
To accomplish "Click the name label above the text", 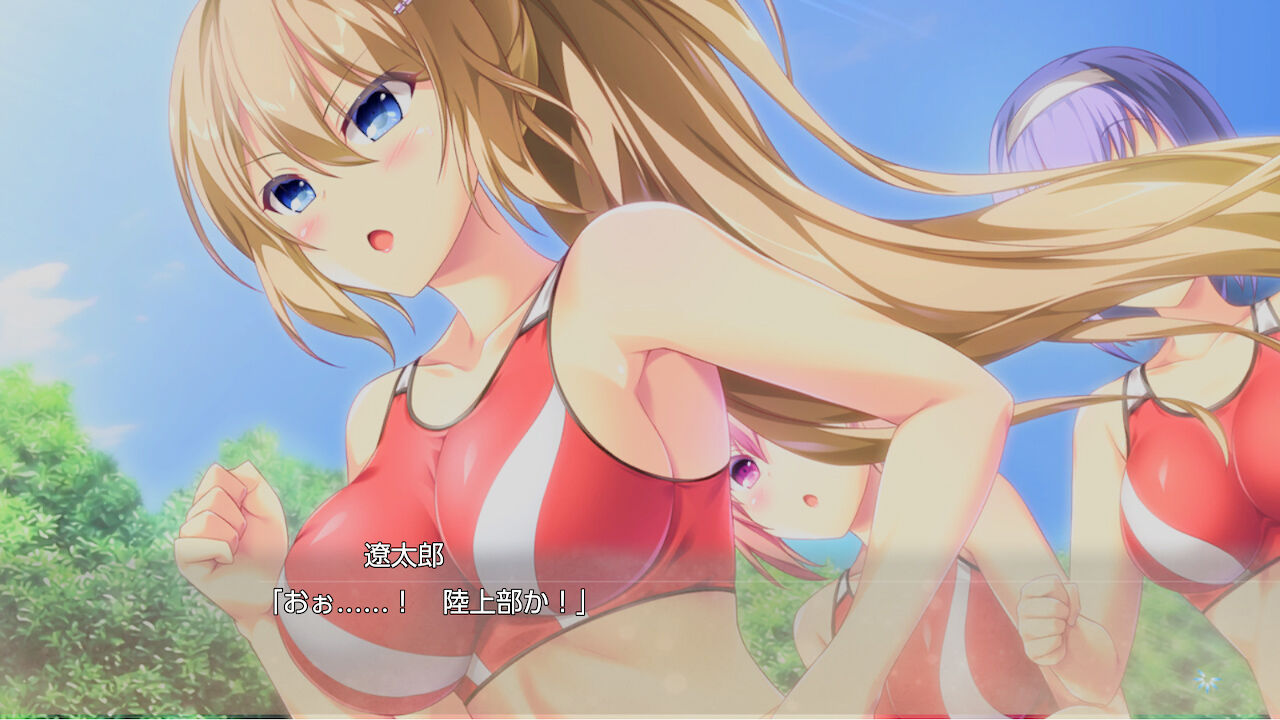I will (403, 553).
